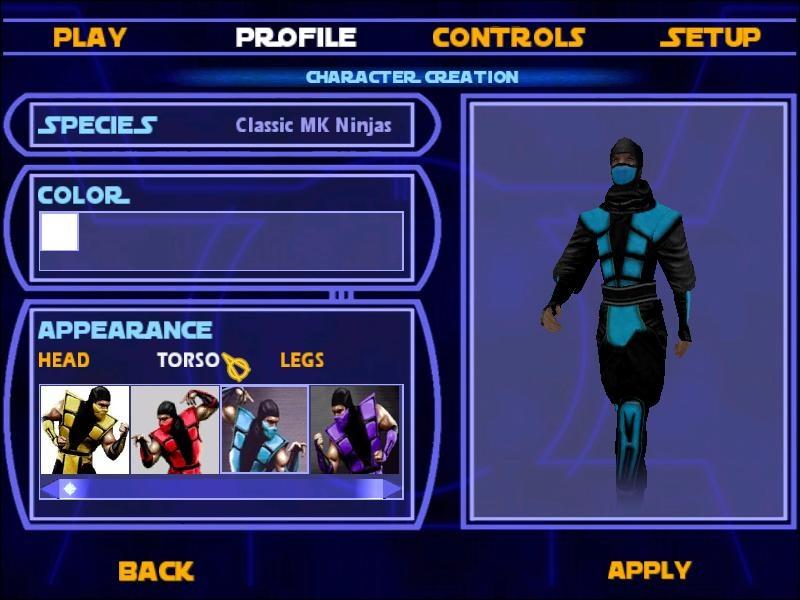Screen dimensions: 800x600
Task: Select the red ninja skin
Action: (x=175, y=430)
